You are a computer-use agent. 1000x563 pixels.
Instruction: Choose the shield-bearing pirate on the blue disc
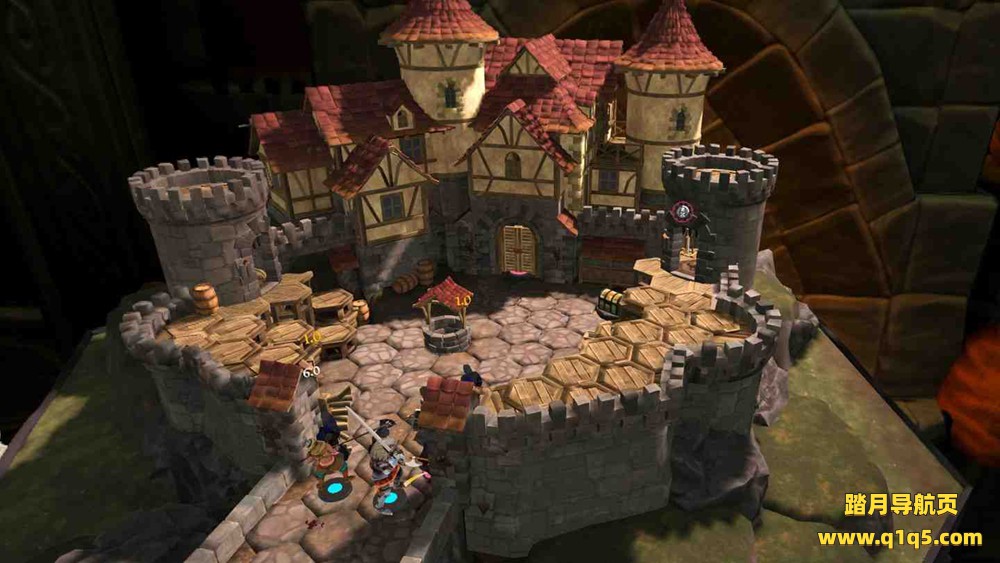click(x=330, y=460)
